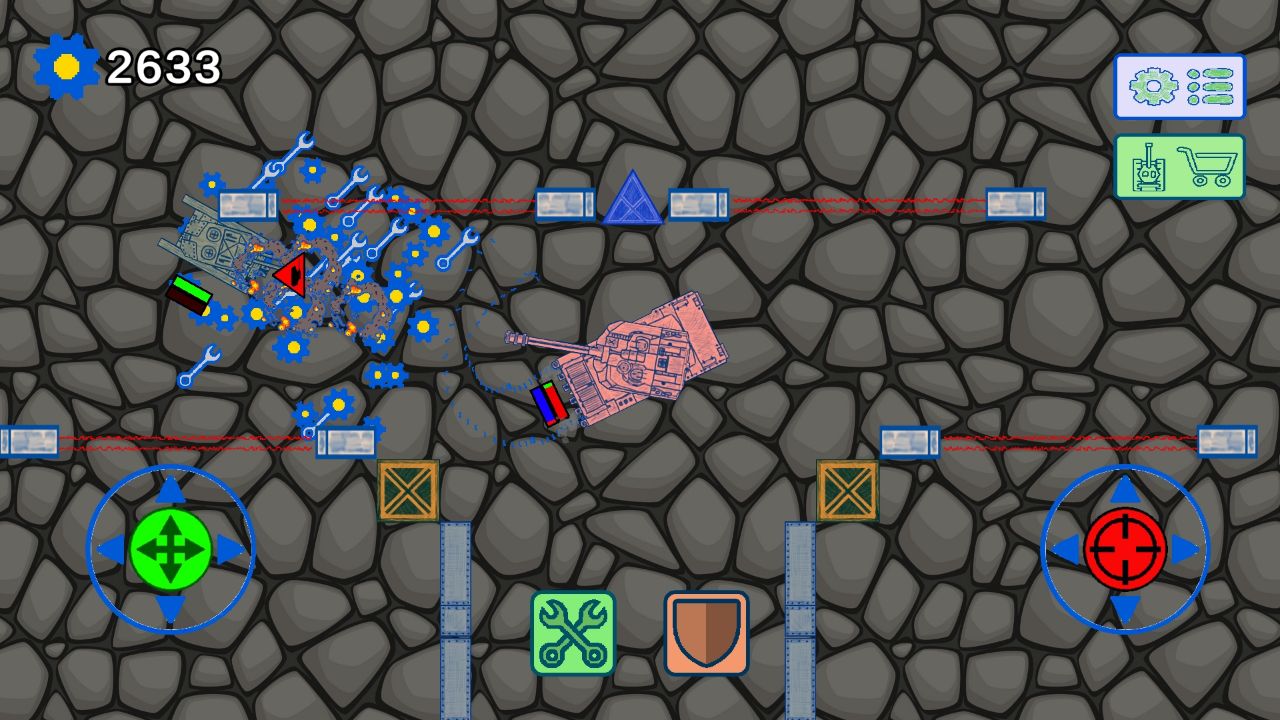The height and width of the screenshot is (720, 1280).
Task: Tap the gear count showing 2633
Action: 164,66
